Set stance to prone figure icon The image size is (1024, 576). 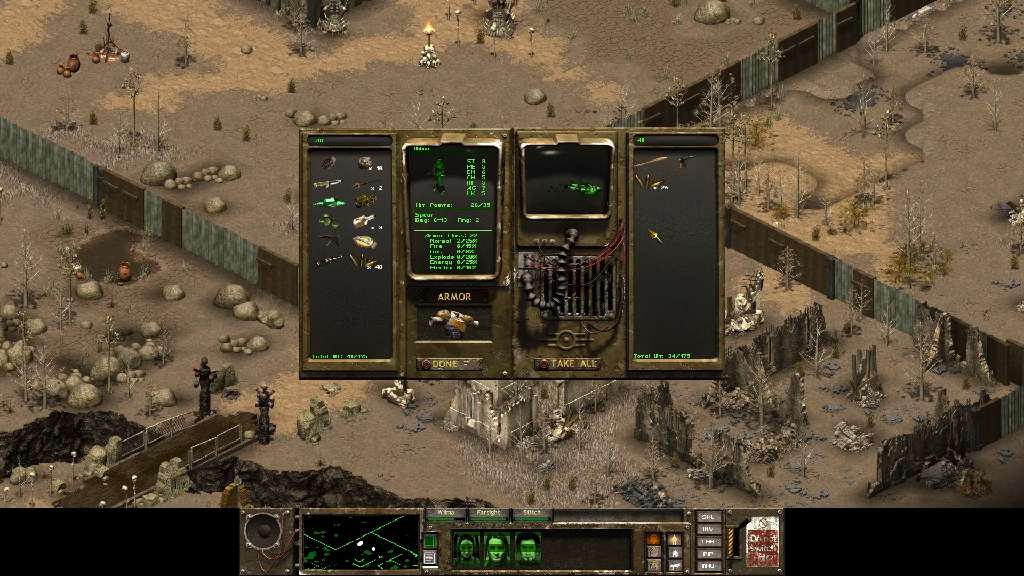(674, 565)
